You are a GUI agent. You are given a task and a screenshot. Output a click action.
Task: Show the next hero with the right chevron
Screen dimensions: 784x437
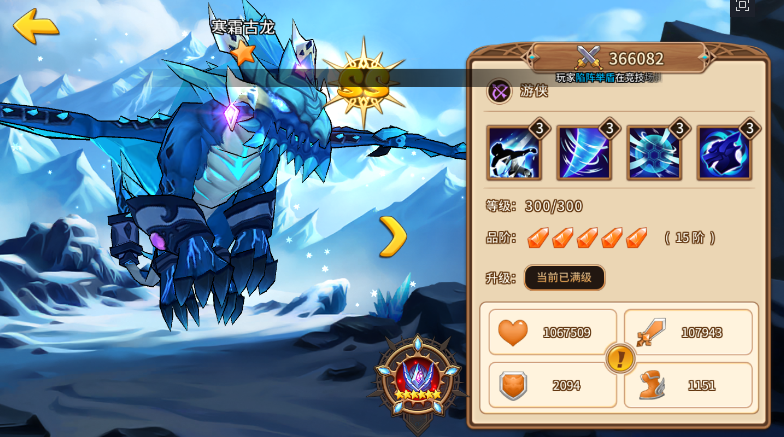[393, 236]
